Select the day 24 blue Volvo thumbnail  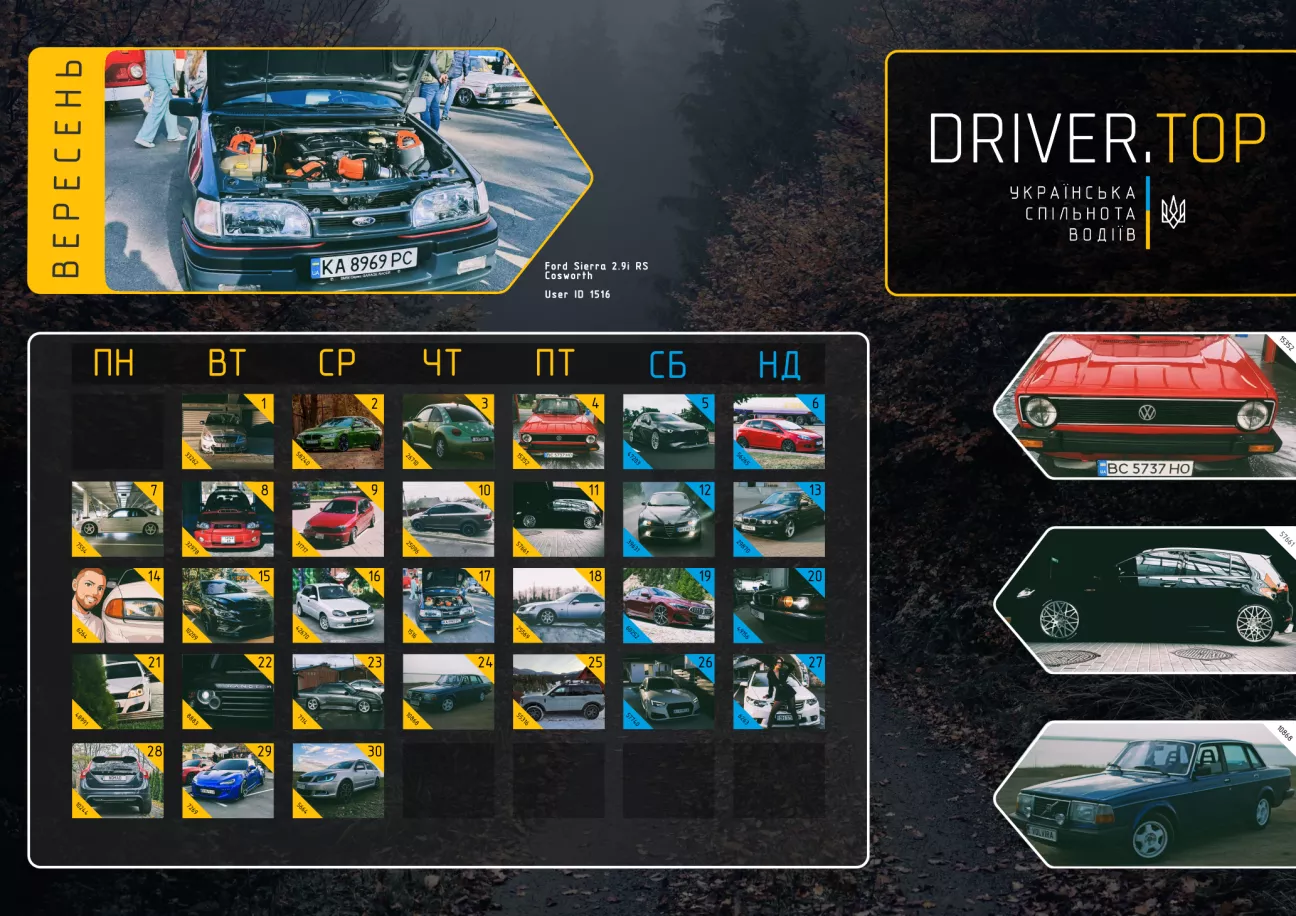coord(448,691)
